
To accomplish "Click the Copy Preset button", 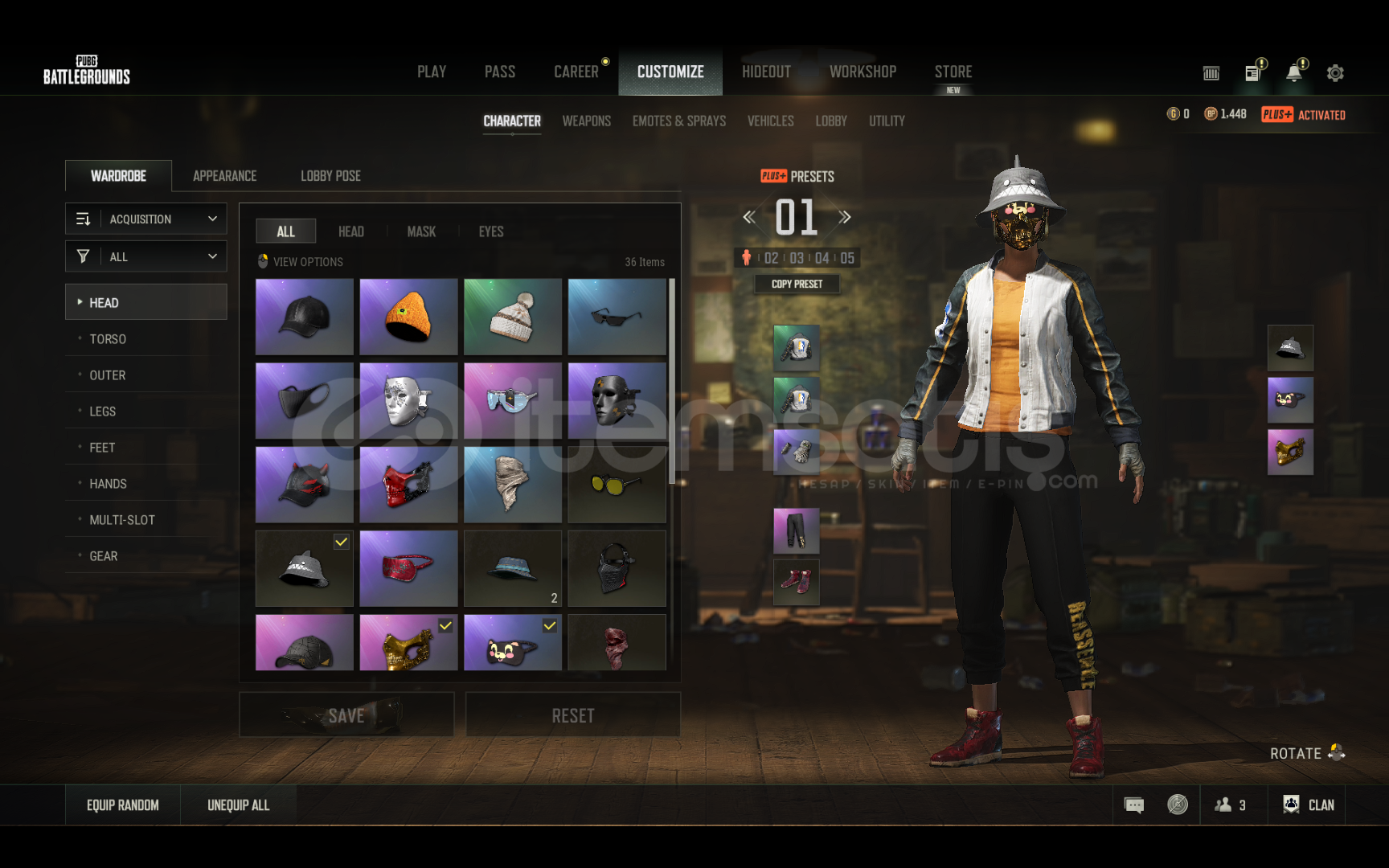I will click(x=797, y=284).
